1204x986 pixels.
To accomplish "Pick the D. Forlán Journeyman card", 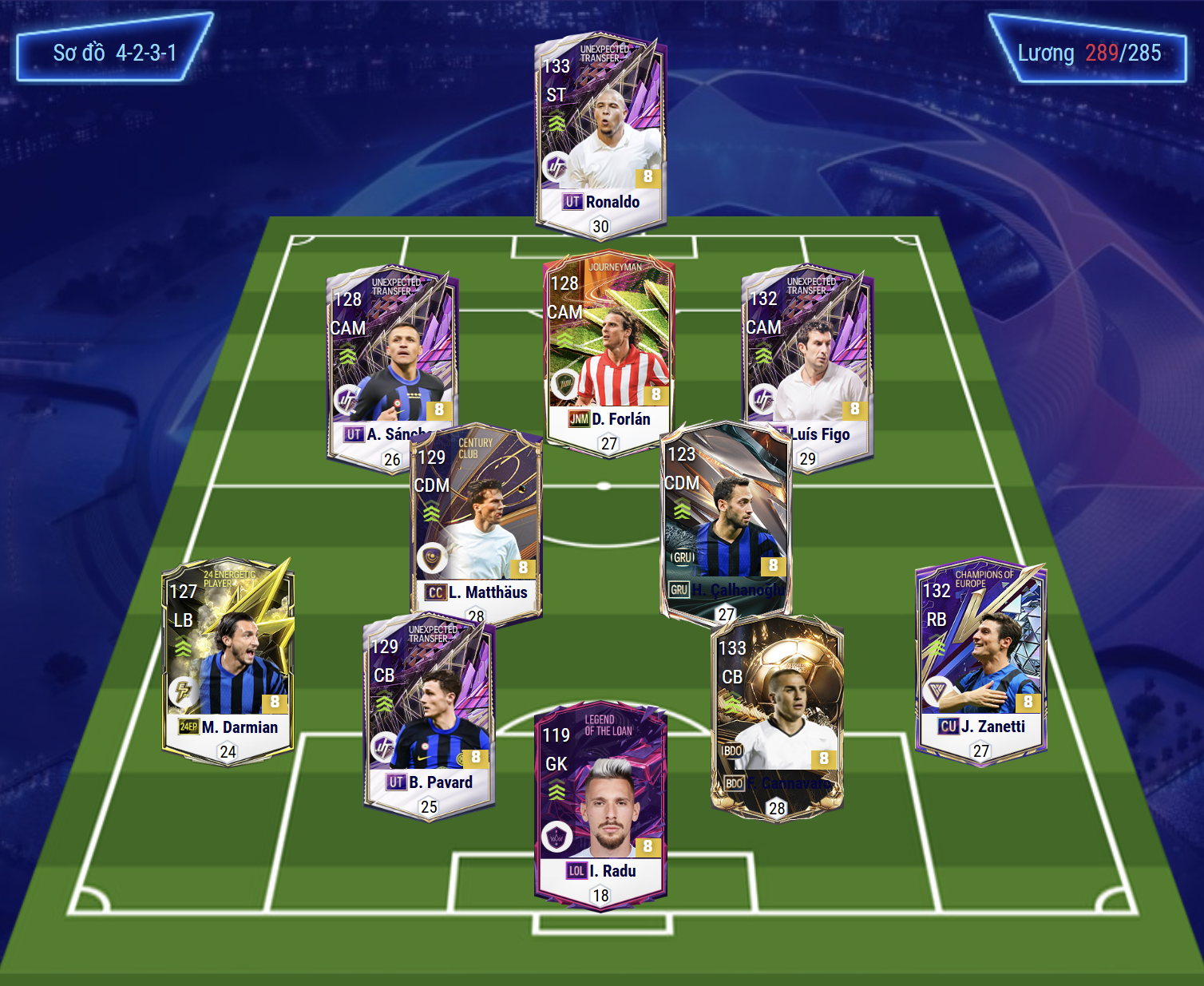I will point(608,351).
